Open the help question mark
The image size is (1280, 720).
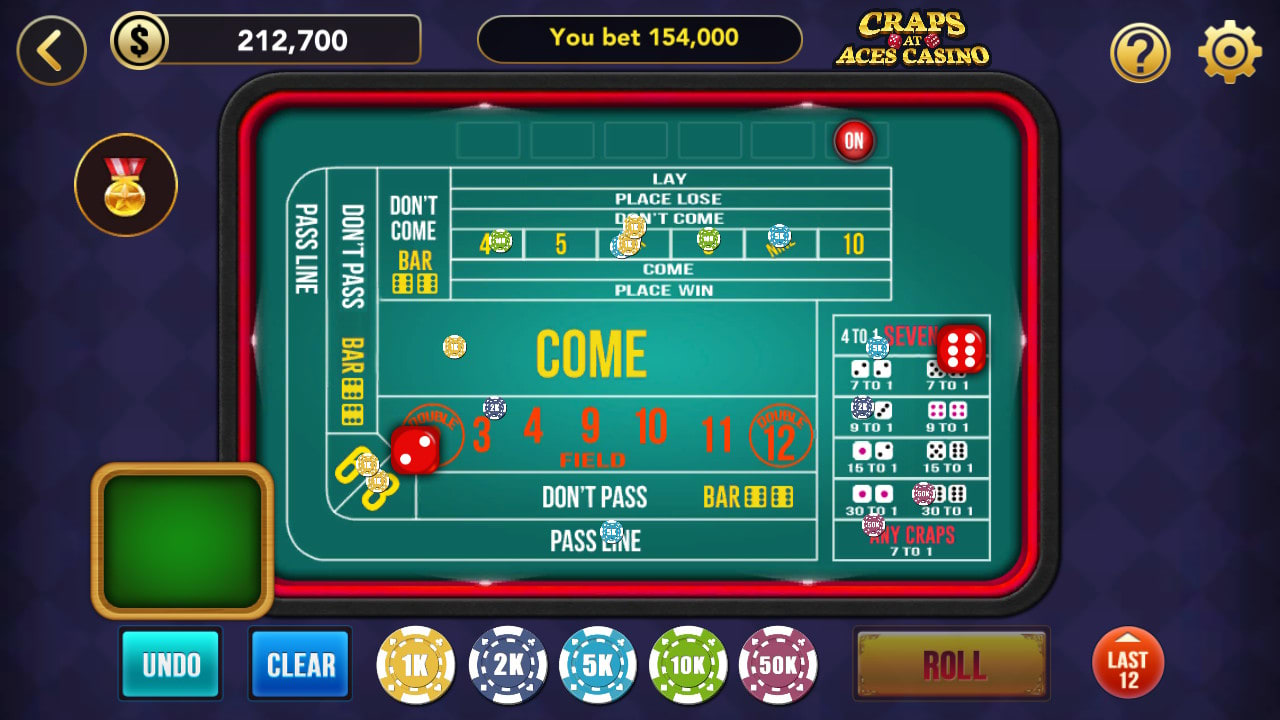pos(1140,51)
